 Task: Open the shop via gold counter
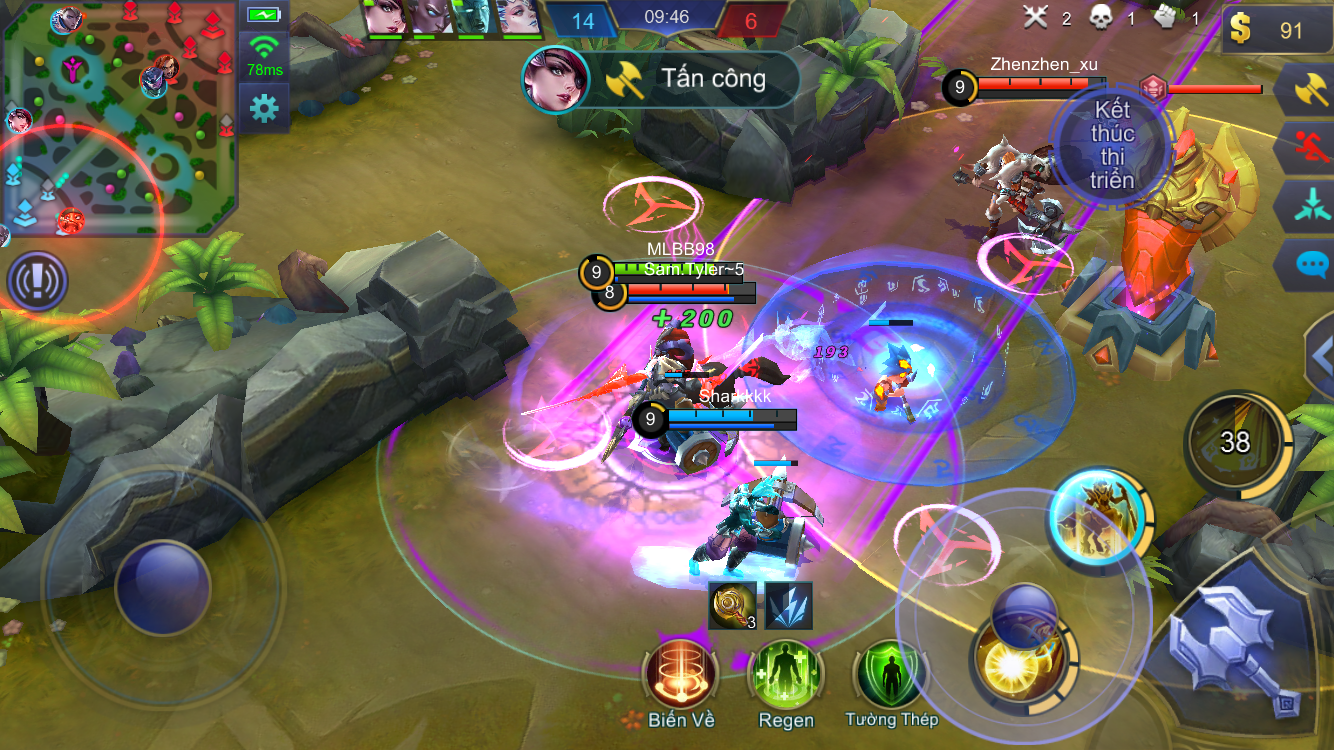1275,31
